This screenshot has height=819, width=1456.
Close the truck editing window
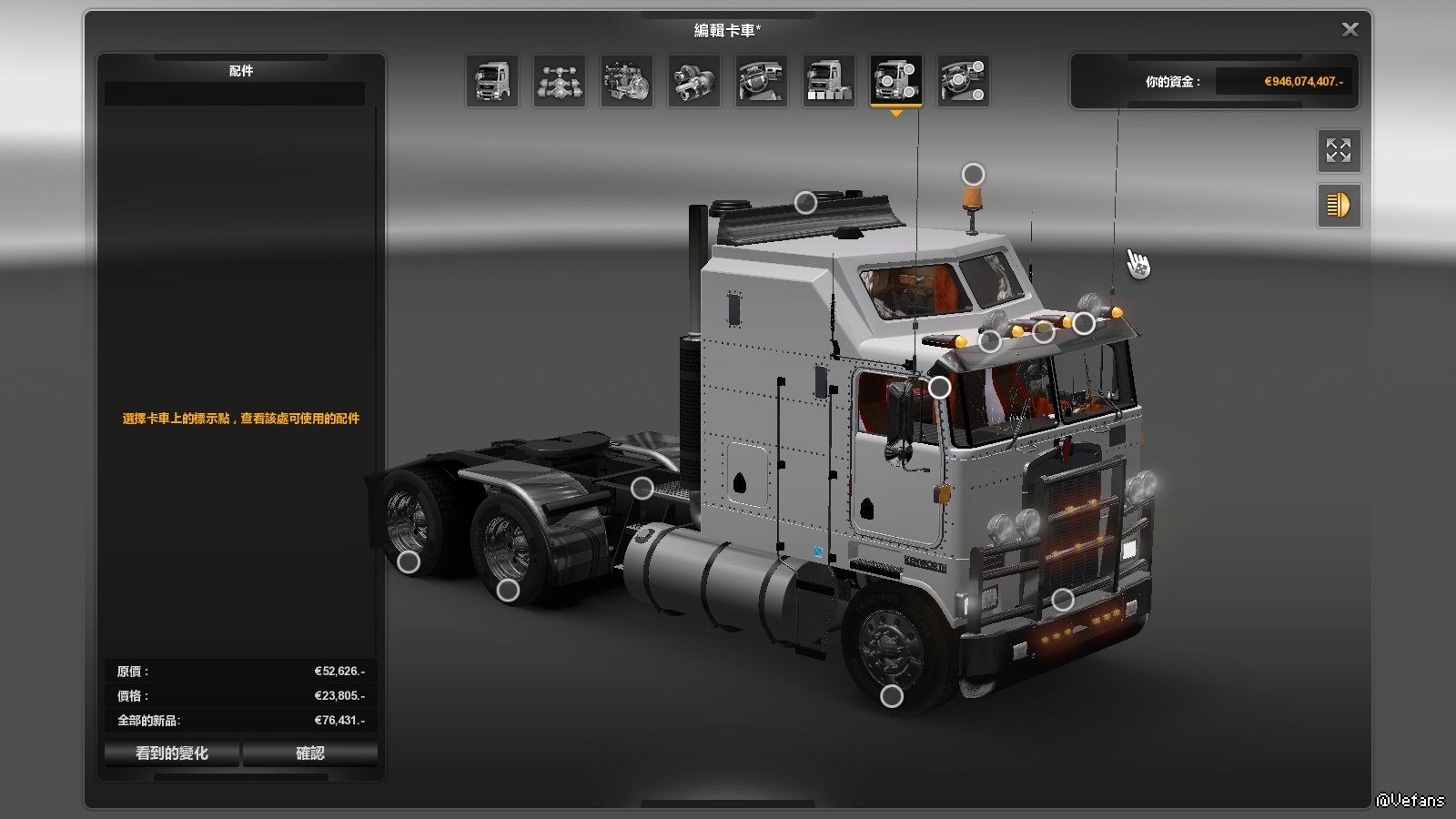pyautogui.click(x=1350, y=30)
